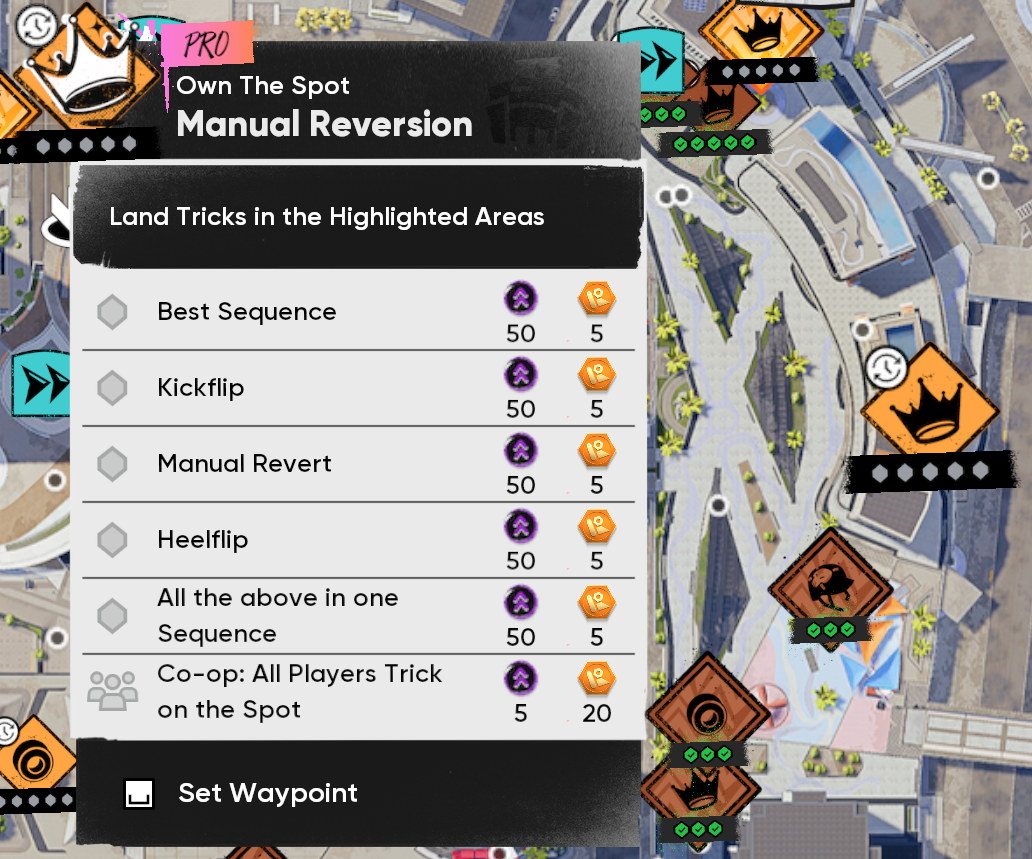1032x859 pixels.
Task: Choose the Kickflip objective row
Action: (x=357, y=388)
